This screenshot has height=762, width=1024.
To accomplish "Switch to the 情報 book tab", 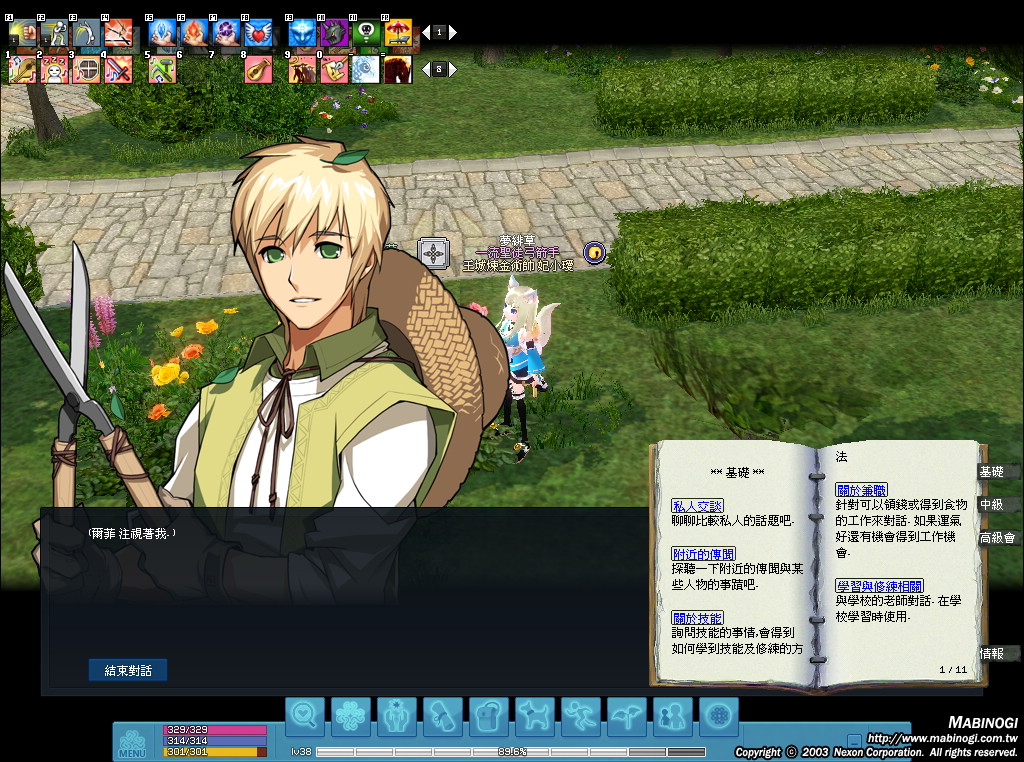I will pyautogui.click(x=992, y=654).
